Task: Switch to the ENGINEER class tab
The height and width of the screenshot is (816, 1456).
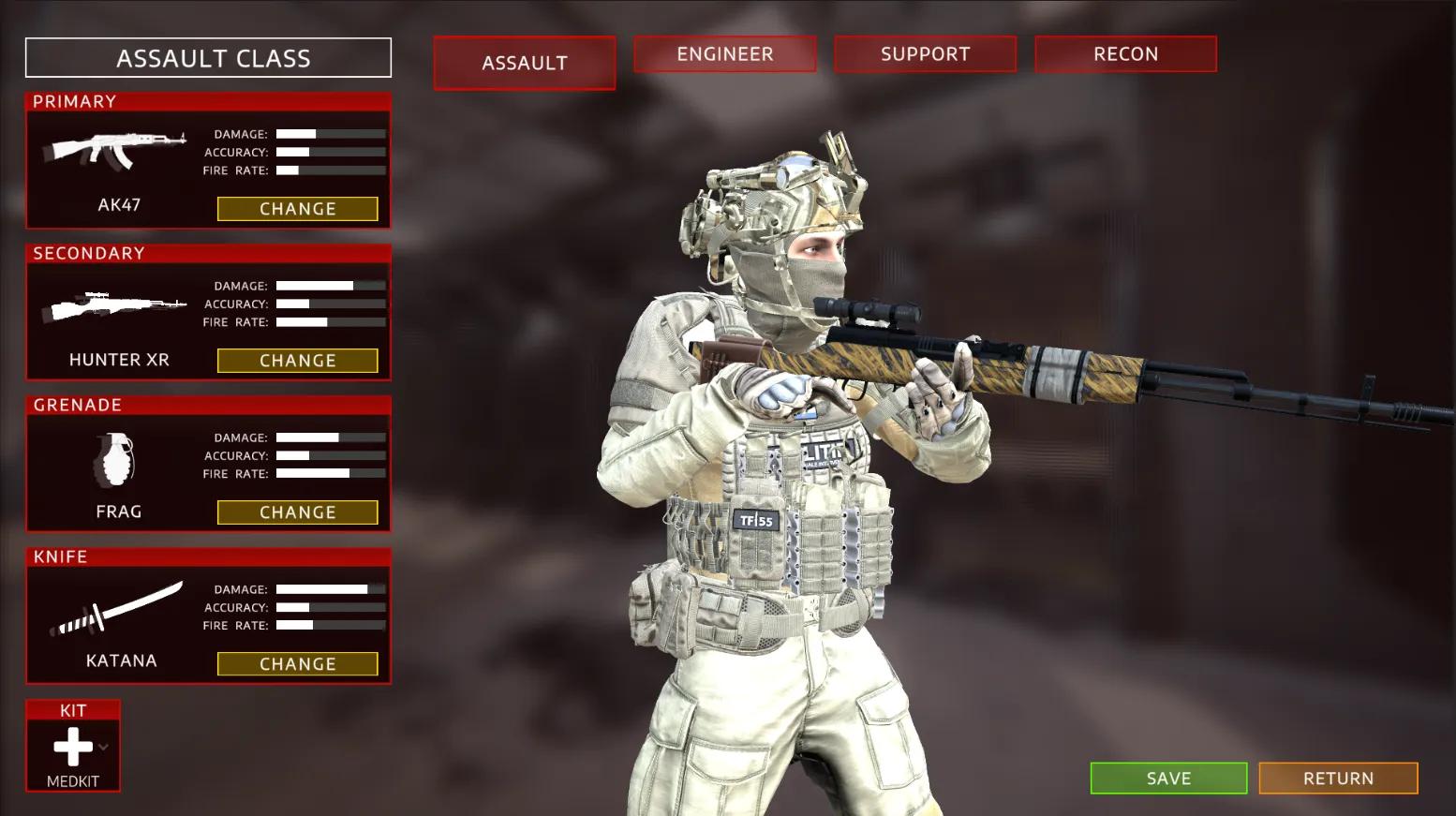Action: [724, 53]
